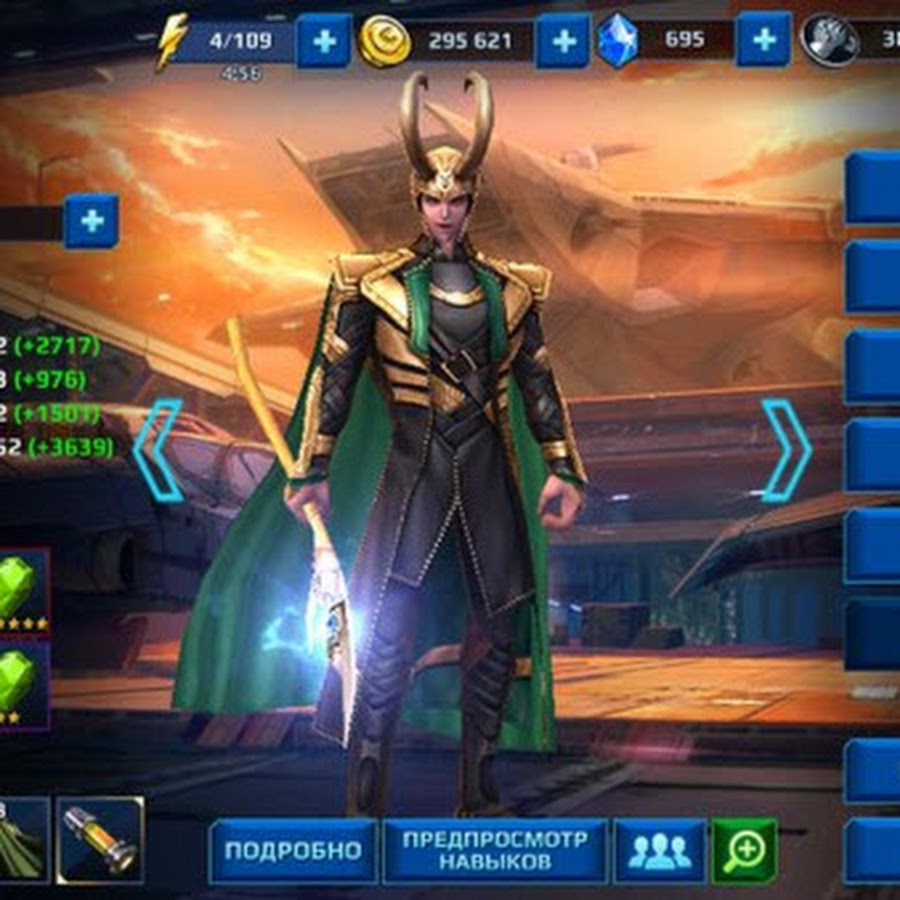Open ПРЕДПРОСМОТР НАВЫКОВ skill preview
Image resolution: width=900 pixels, height=900 pixels.
(x=495, y=851)
